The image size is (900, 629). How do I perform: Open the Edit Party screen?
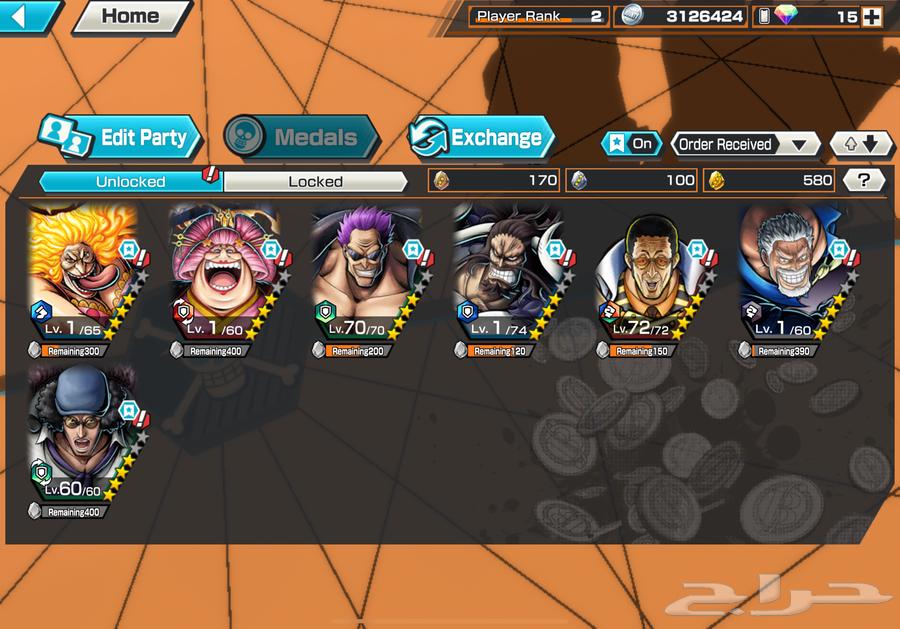click(121, 138)
